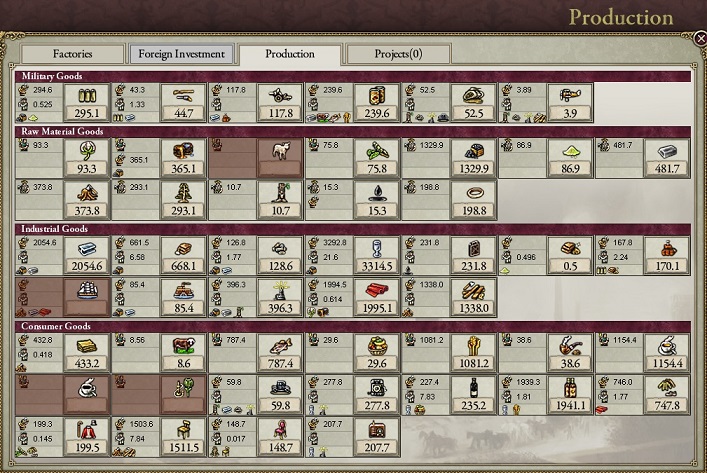
Task: Close the Production window
Action: pyautogui.click(x=699, y=38)
